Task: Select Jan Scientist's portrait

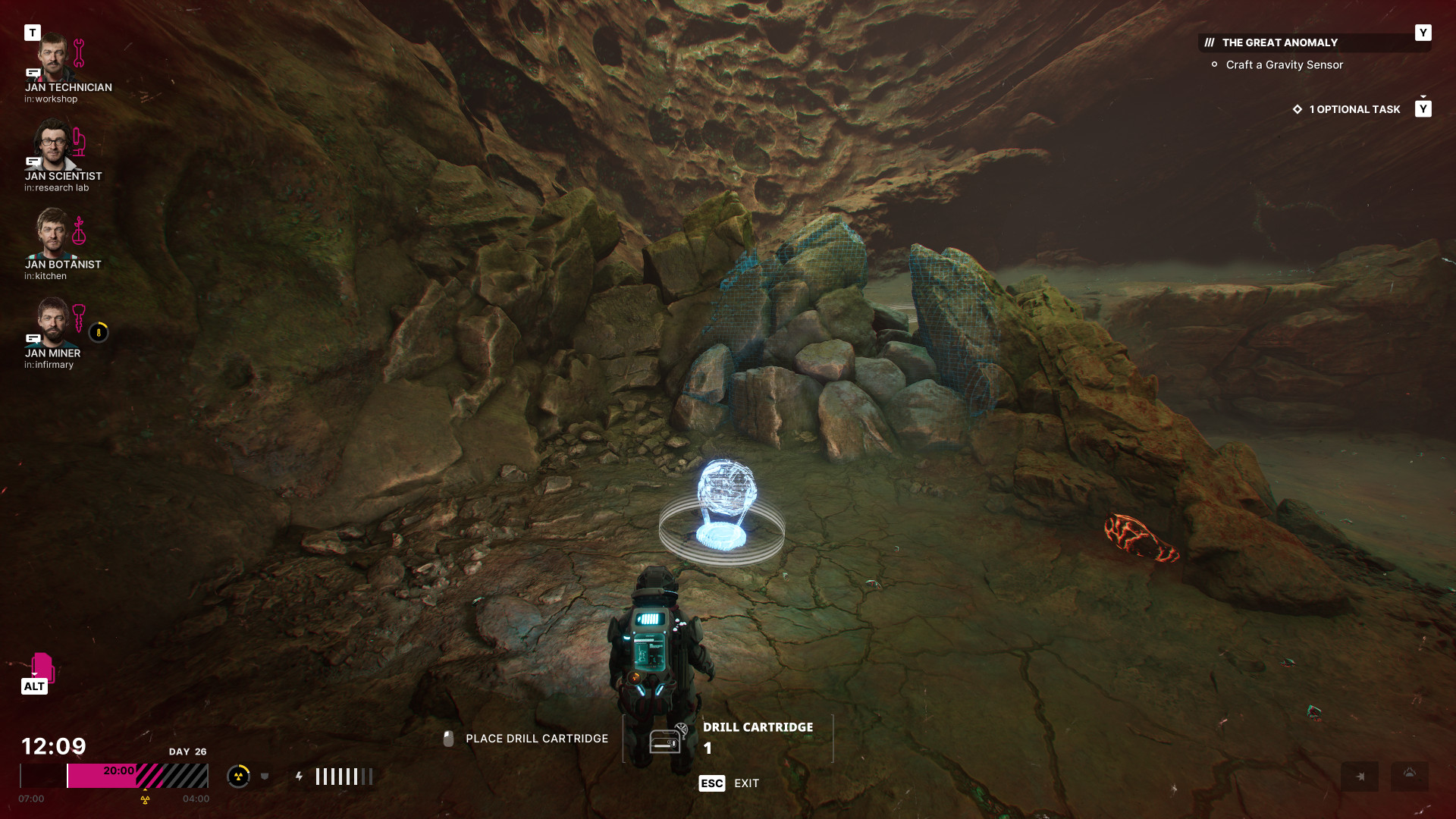Action: (52, 145)
